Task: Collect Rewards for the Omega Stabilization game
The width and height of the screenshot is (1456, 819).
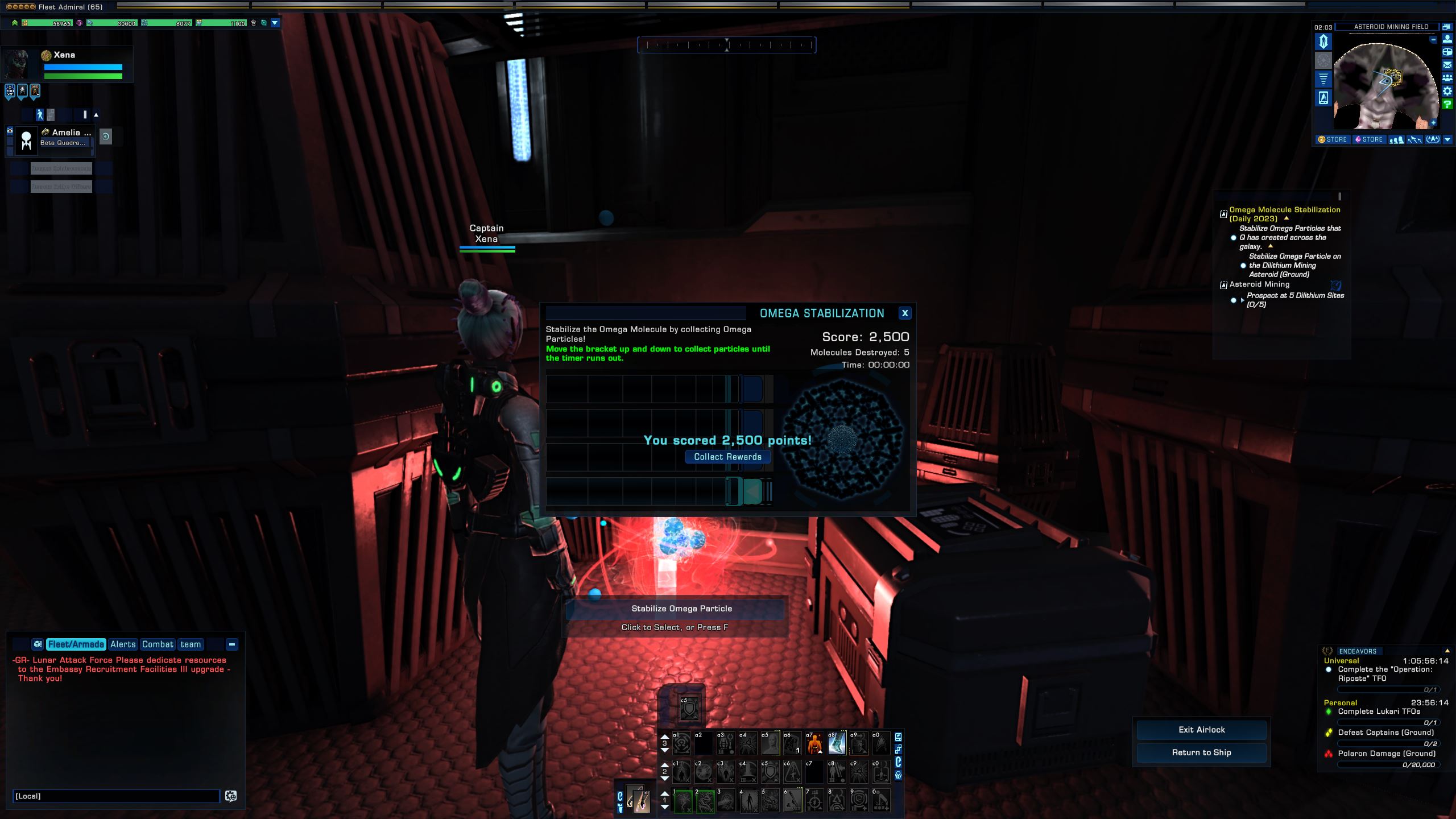Action: (727, 457)
